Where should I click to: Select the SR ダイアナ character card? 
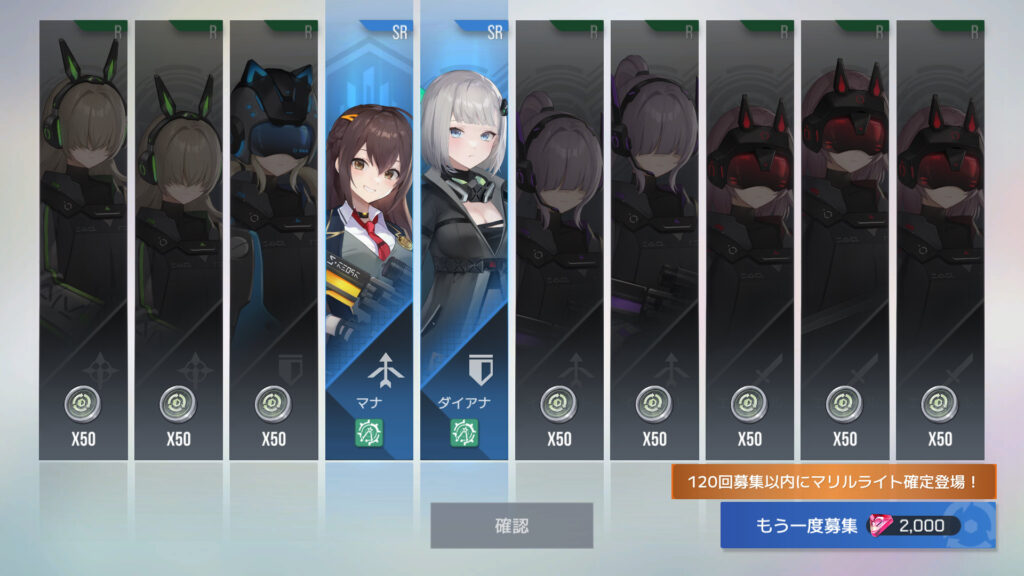pos(464,240)
